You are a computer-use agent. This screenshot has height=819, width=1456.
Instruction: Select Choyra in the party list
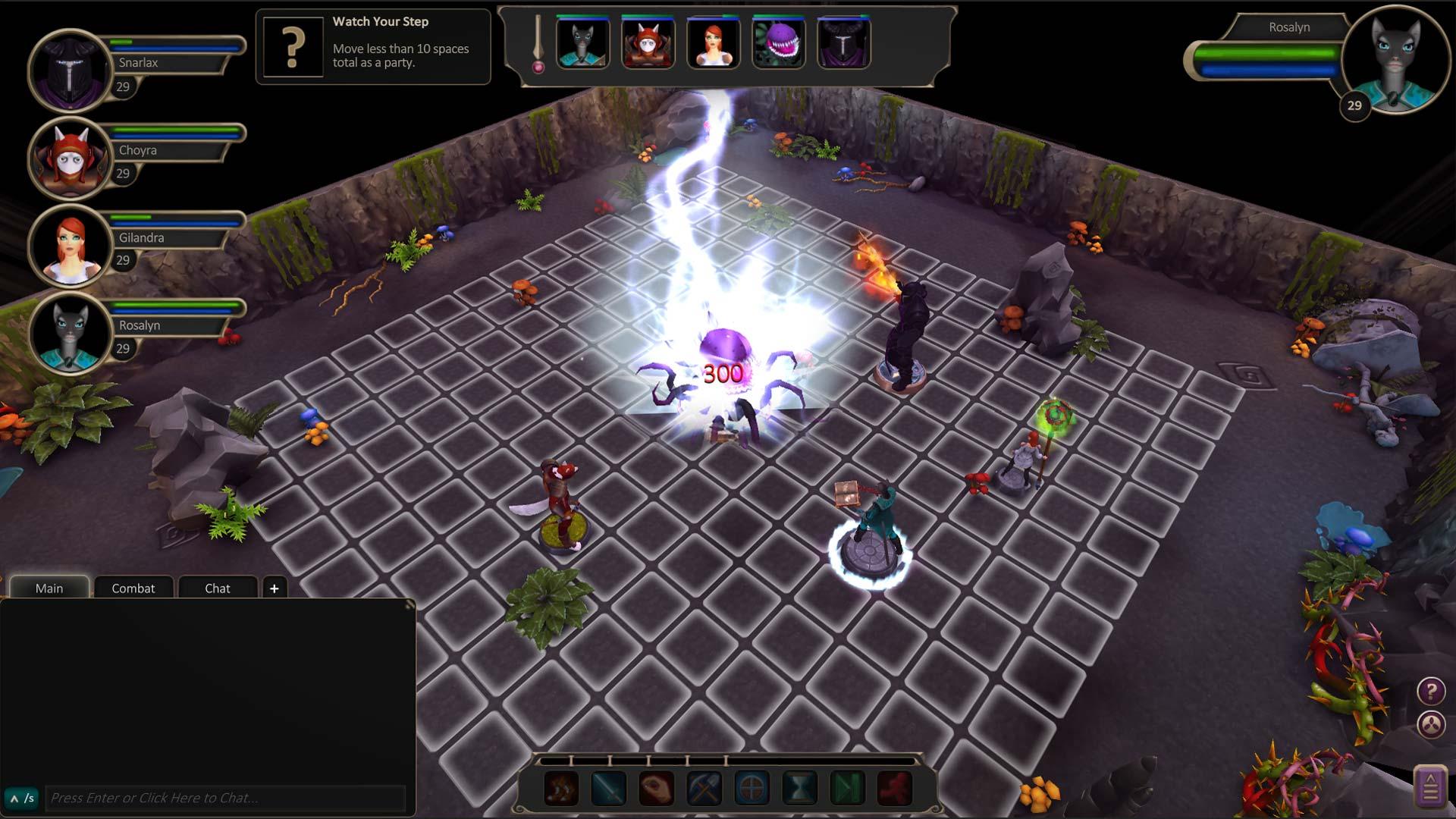(70, 158)
